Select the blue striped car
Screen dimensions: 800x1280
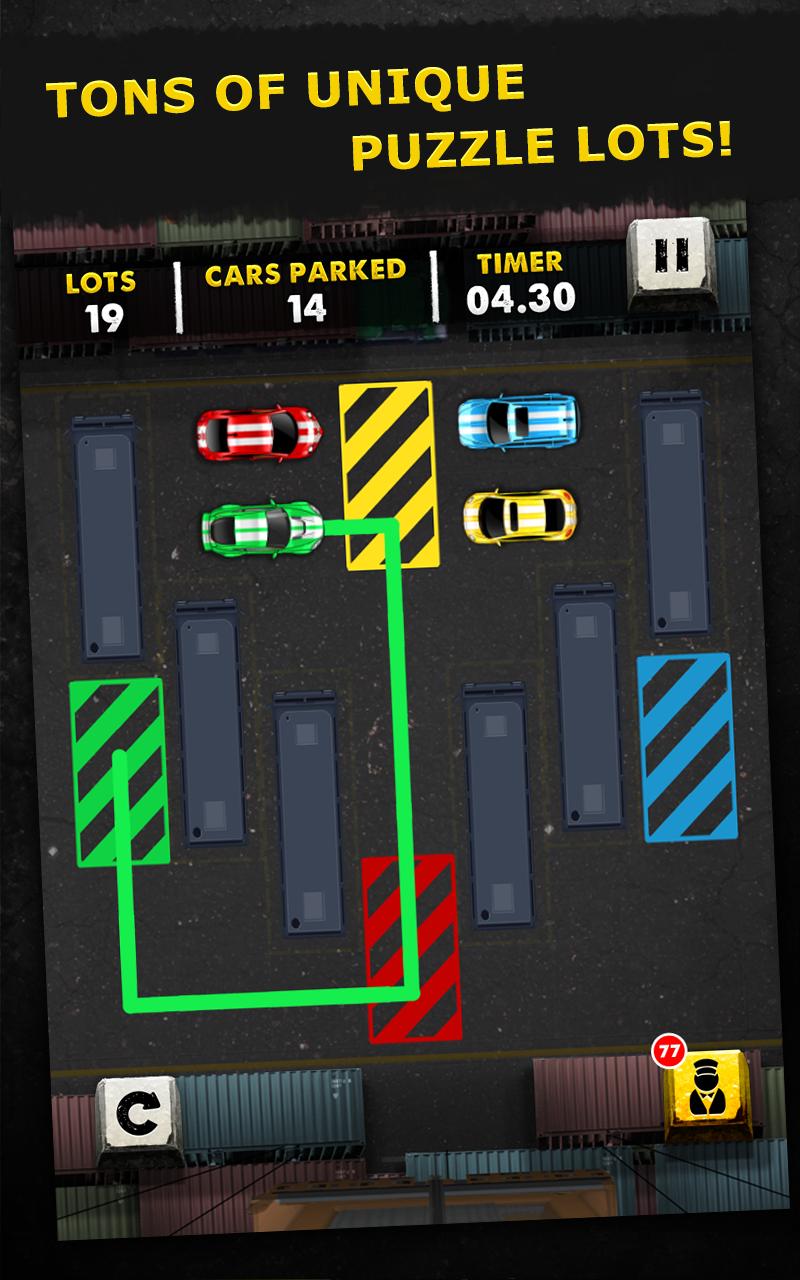(518, 421)
